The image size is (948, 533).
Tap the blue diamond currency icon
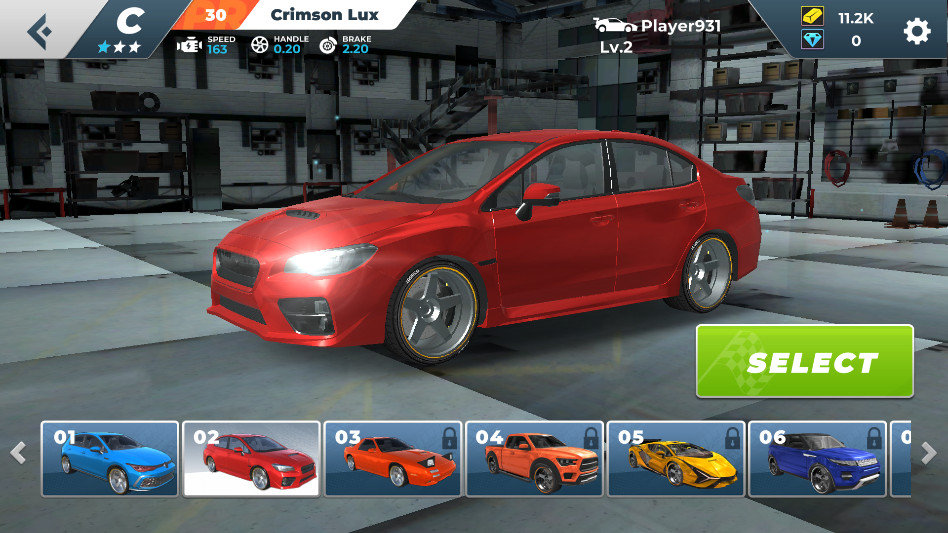click(812, 41)
